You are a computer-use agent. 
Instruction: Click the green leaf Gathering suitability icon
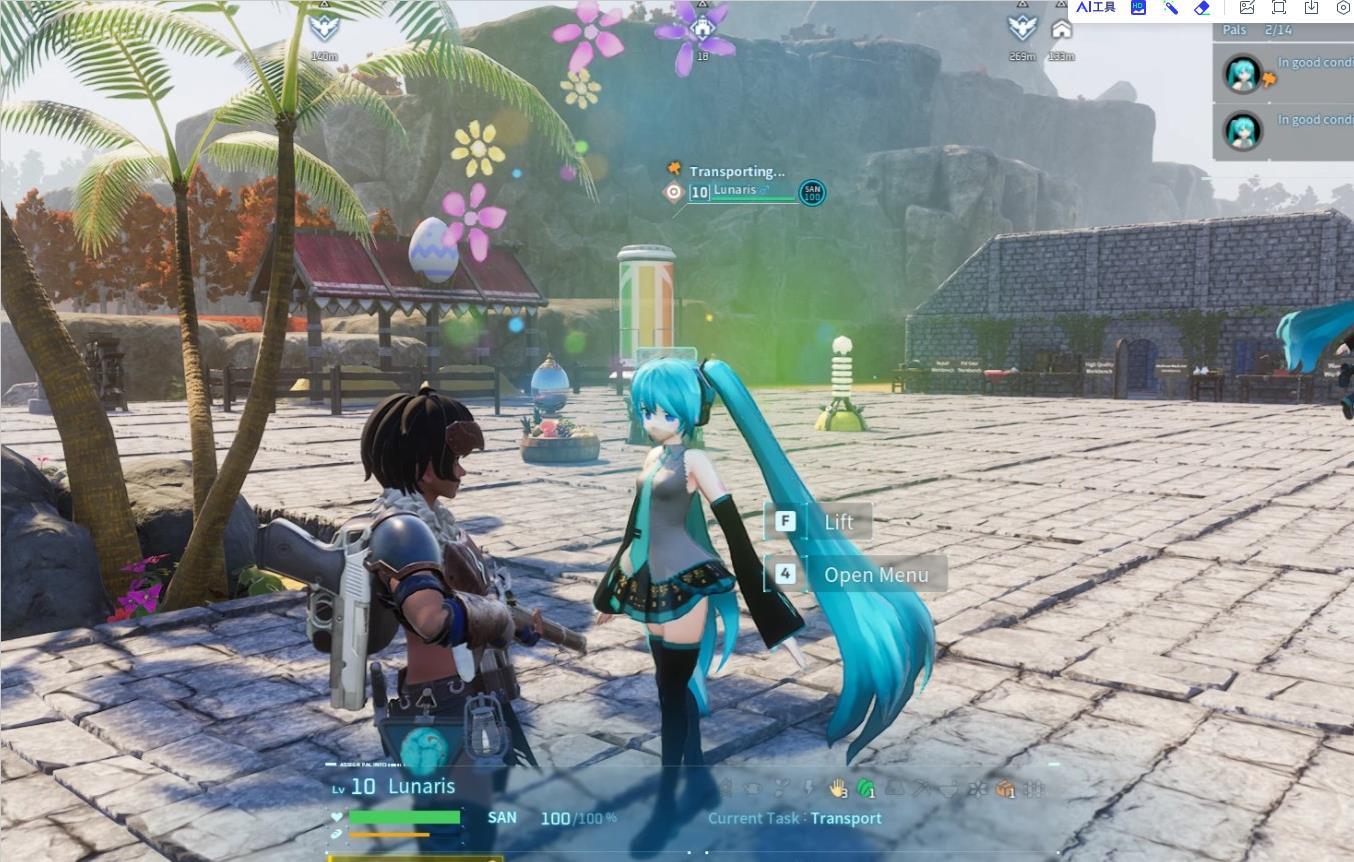click(x=865, y=788)
